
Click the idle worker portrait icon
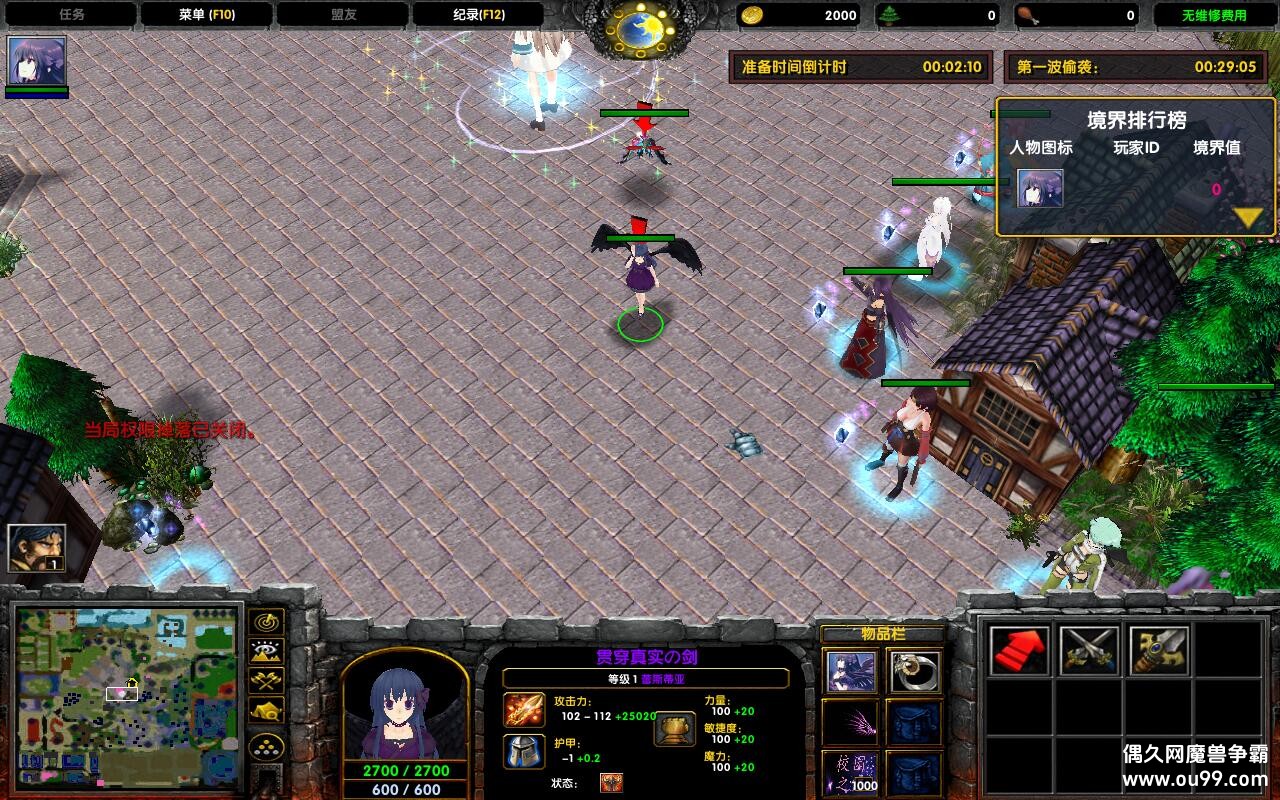coord(37,547)
